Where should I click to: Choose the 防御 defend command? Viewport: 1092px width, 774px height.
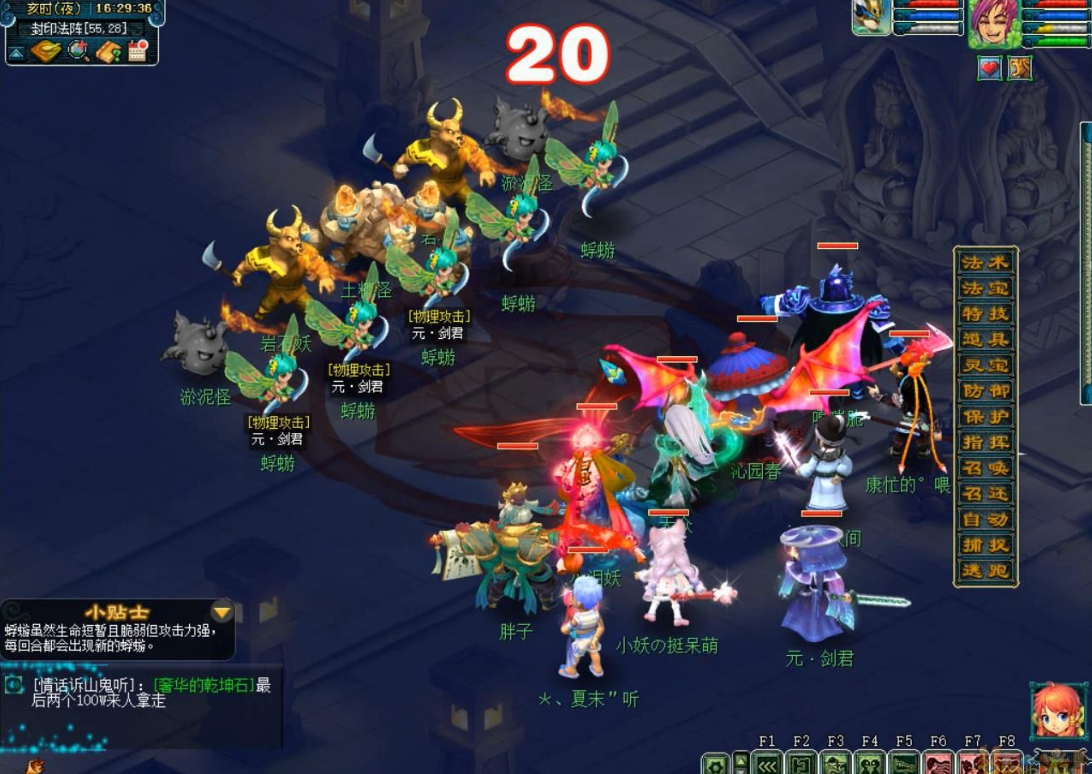coord(985,391)
